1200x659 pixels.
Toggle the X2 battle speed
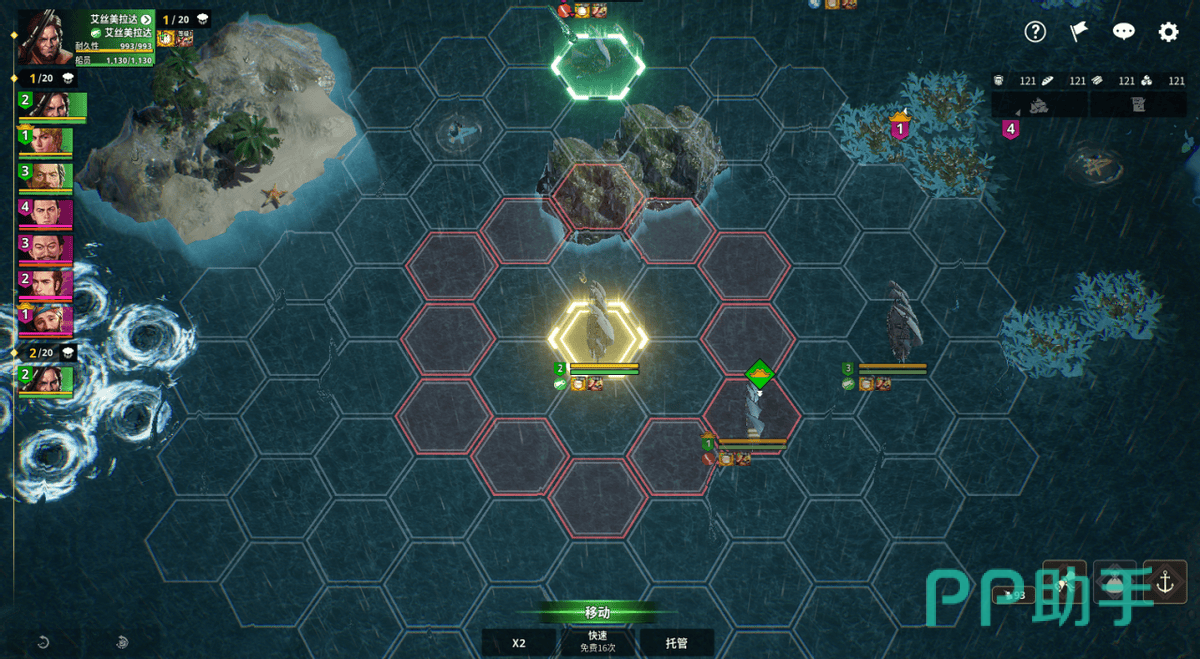point(519,643)
